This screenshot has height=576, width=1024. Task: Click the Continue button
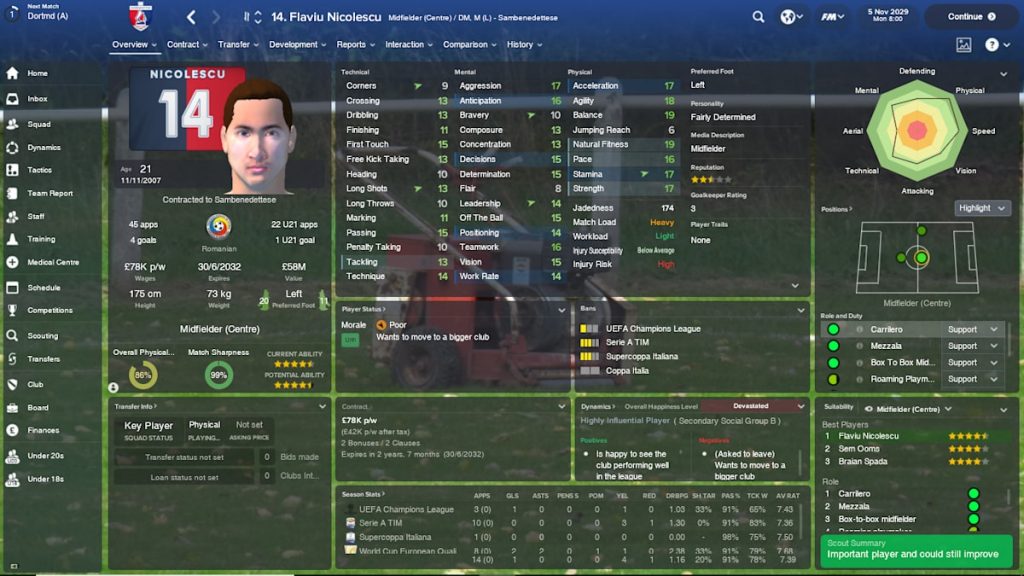(x=970, y=16)
